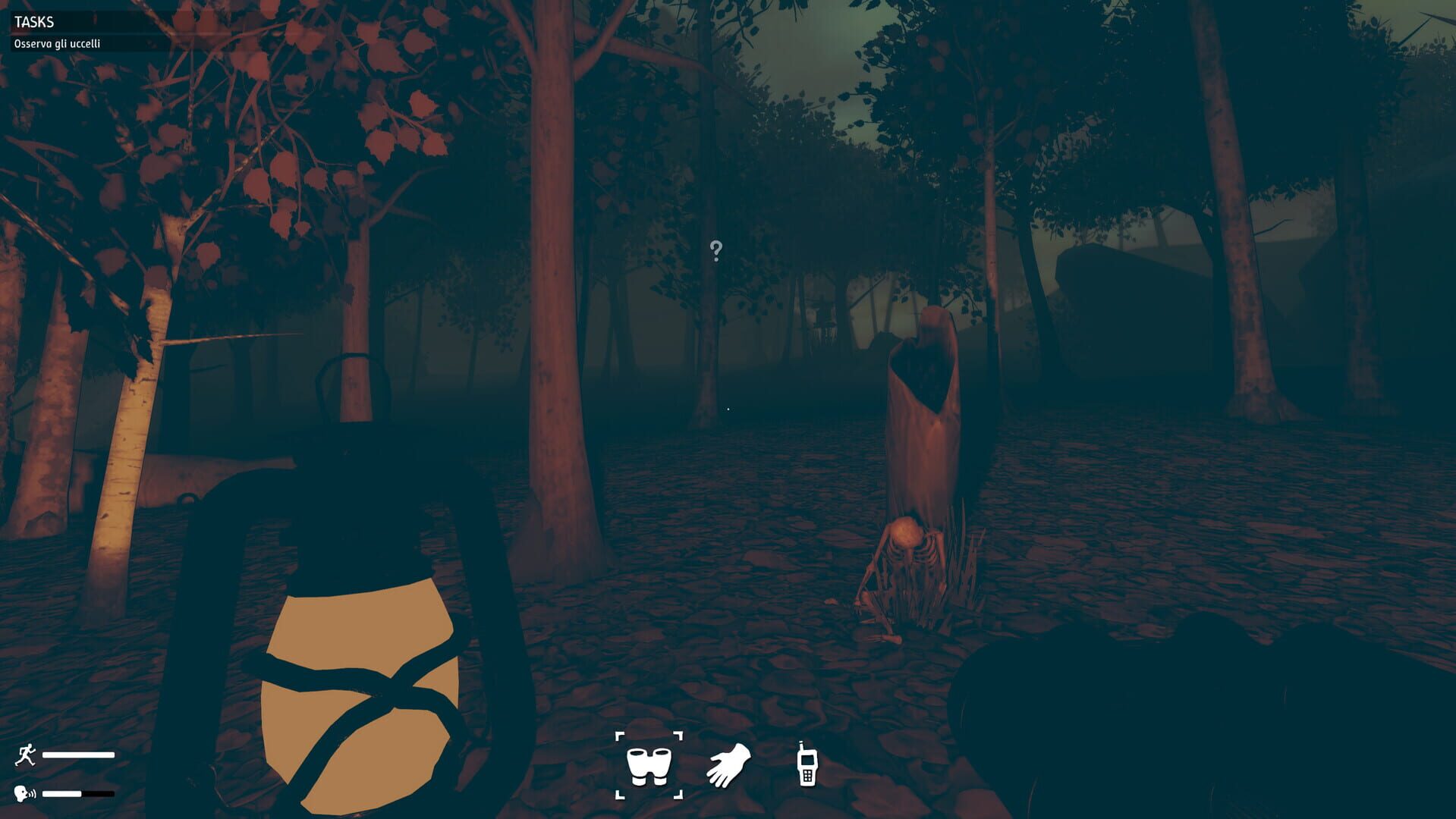This screenshot has width=1456, height=819.
Task: Click the voice volume head icon
Action: (x=25, y=793)
